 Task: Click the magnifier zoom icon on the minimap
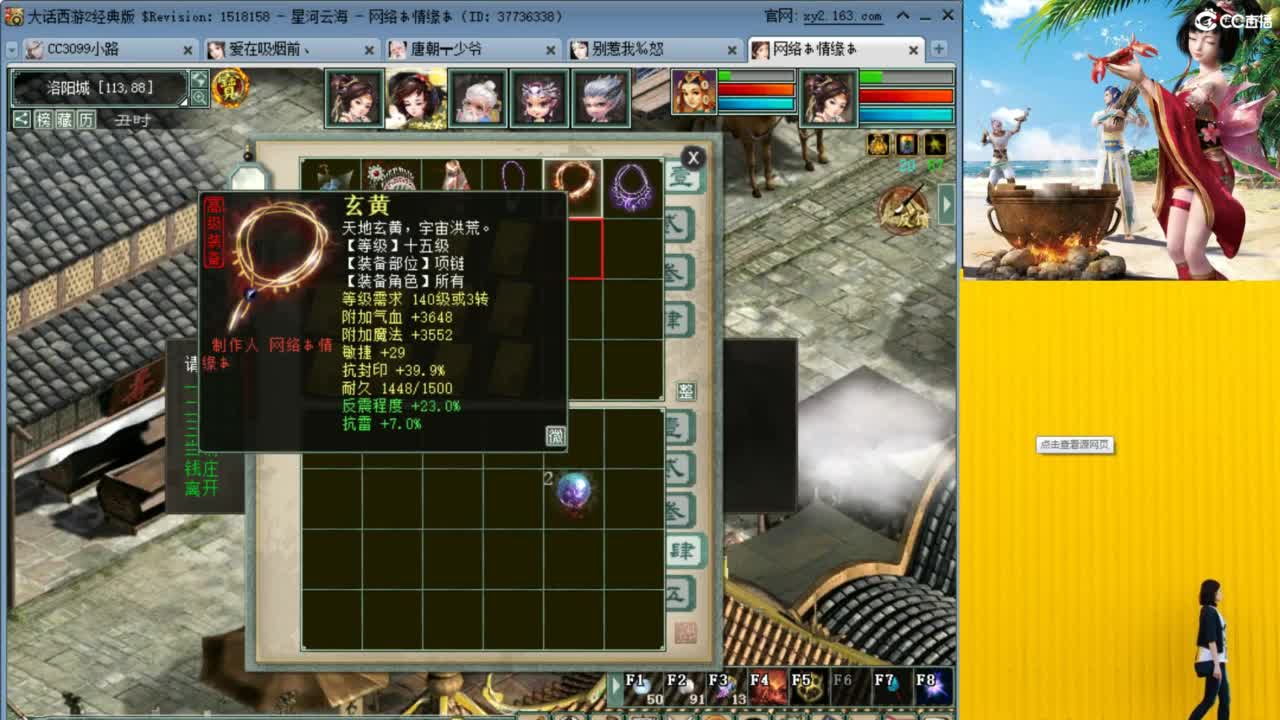pyautogui.click(x=200, y=96)
